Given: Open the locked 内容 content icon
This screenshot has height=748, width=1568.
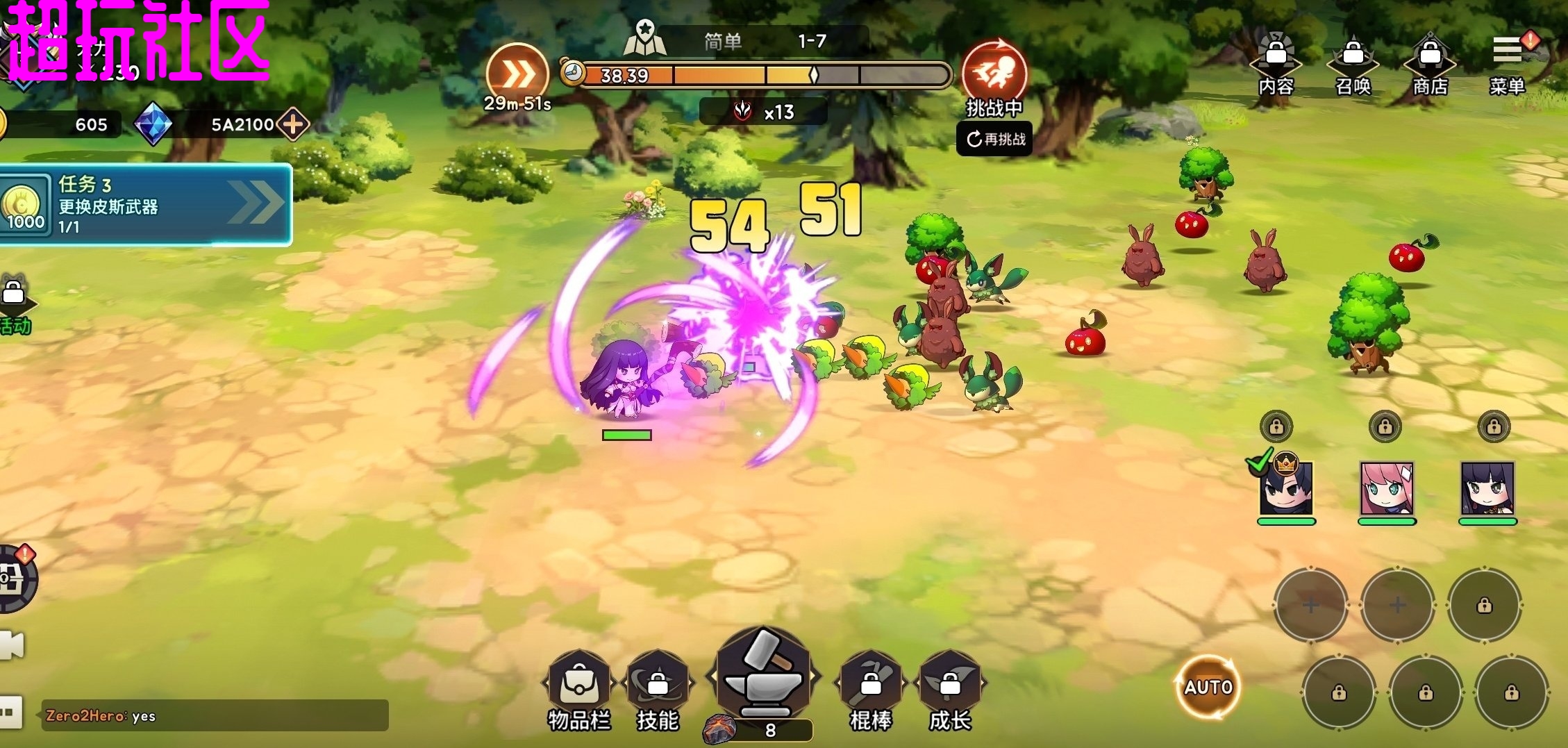Looking at the screenshot, I should tap(1276, 62).
